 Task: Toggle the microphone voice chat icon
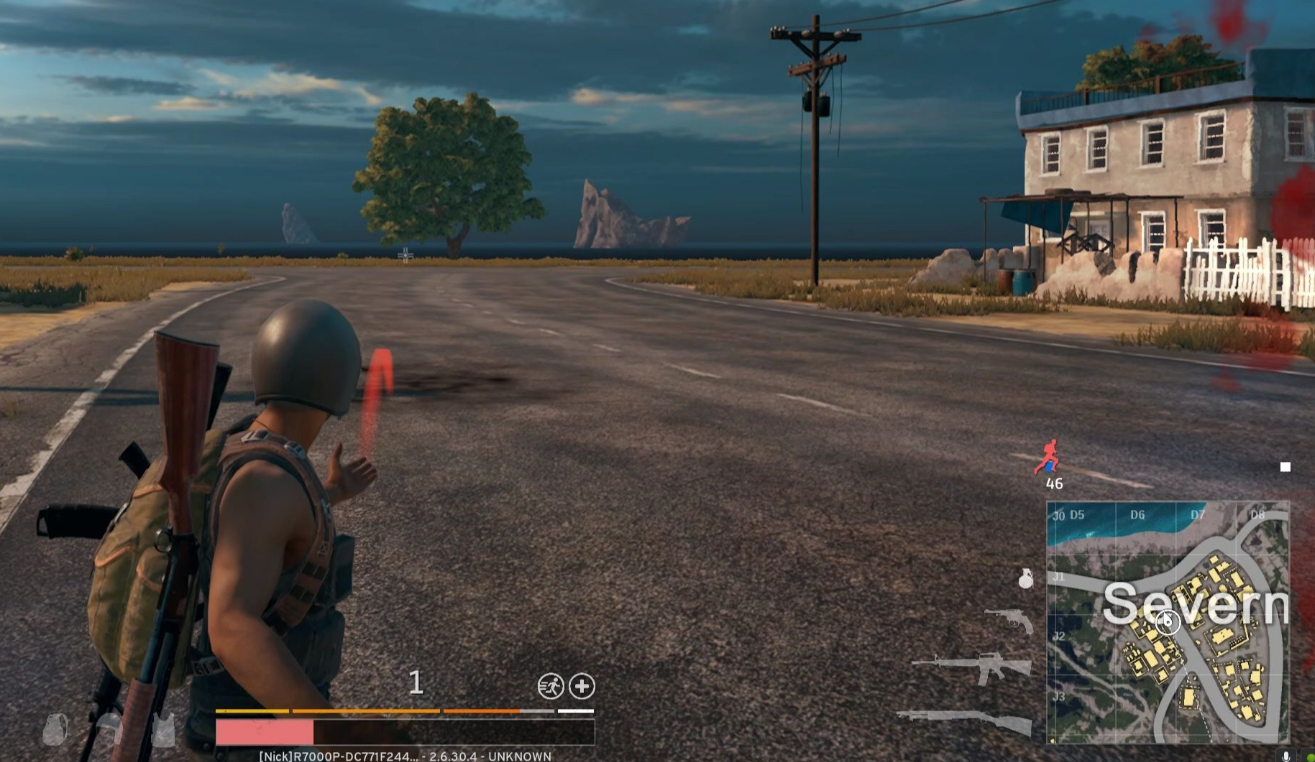click(1286, 756)
